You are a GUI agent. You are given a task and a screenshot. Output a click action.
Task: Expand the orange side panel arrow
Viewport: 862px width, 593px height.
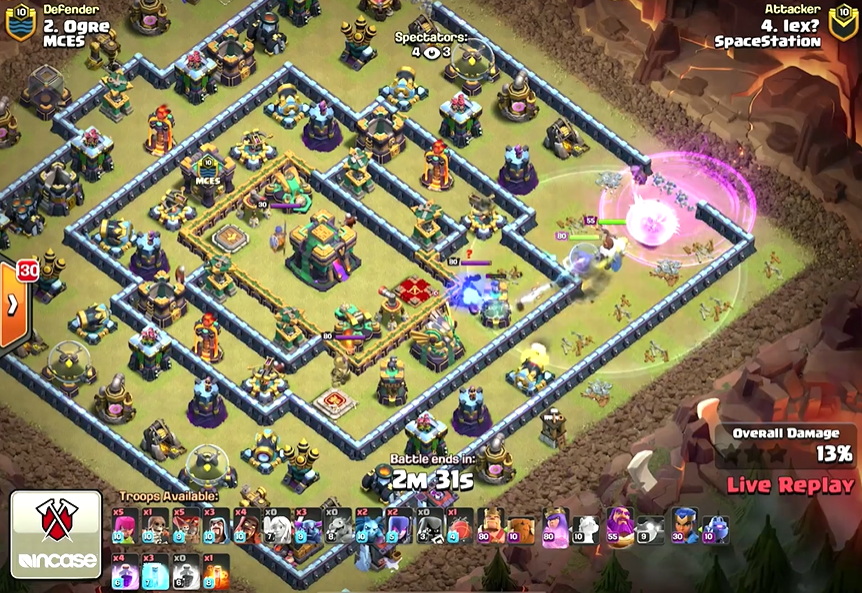click(x=13, y=305)
